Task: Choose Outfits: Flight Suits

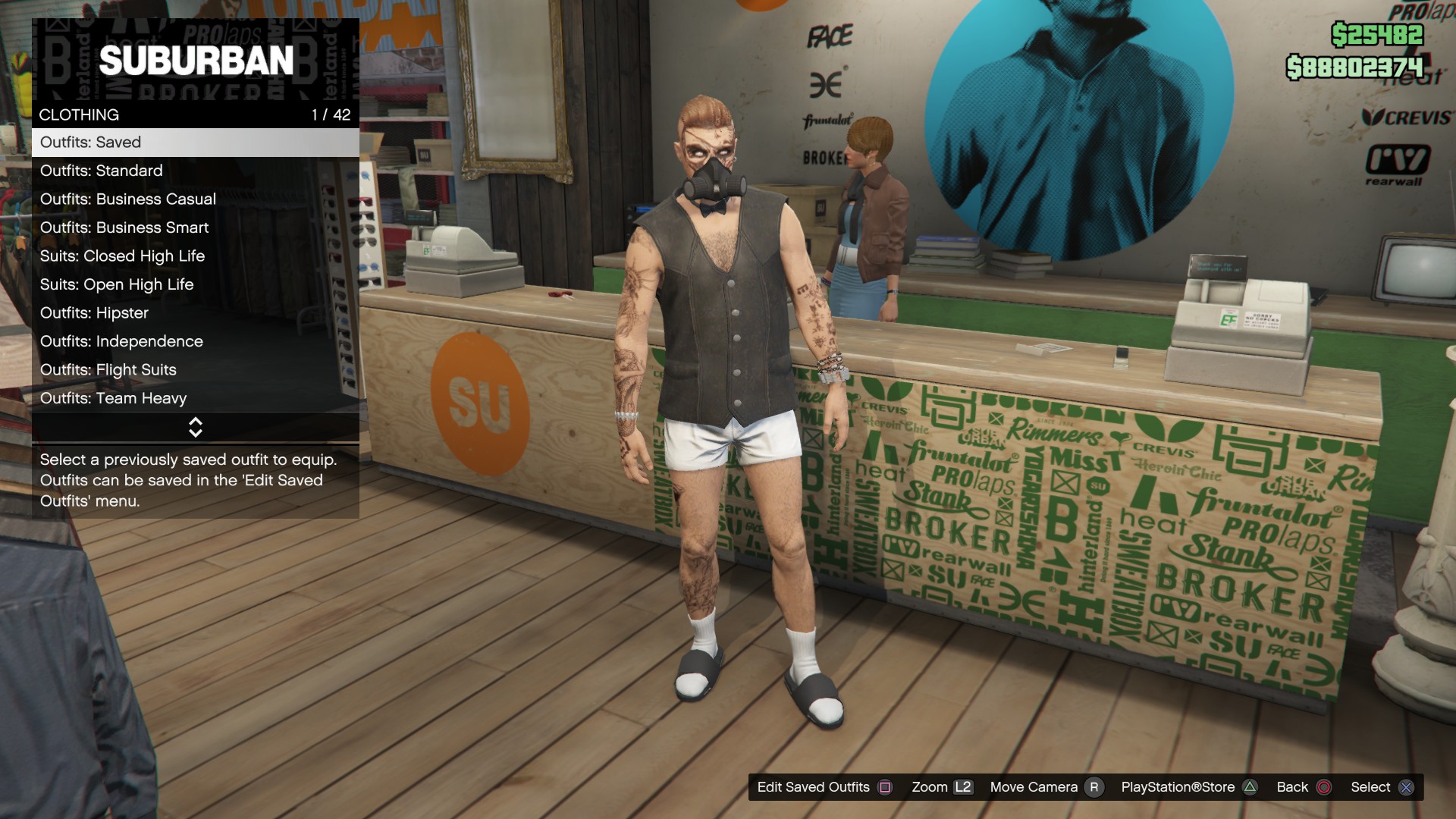Action: [195, 370]
